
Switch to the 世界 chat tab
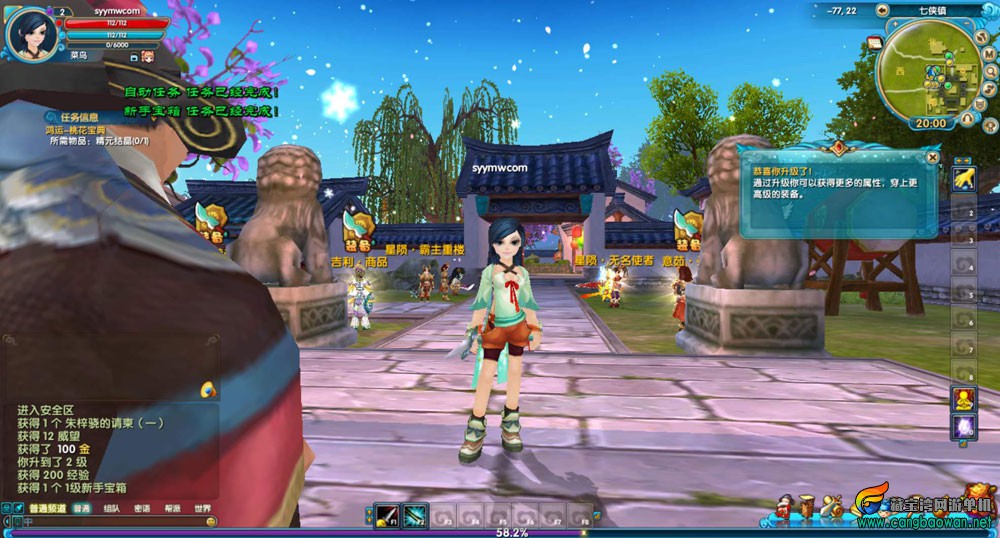tap(203, 508)
